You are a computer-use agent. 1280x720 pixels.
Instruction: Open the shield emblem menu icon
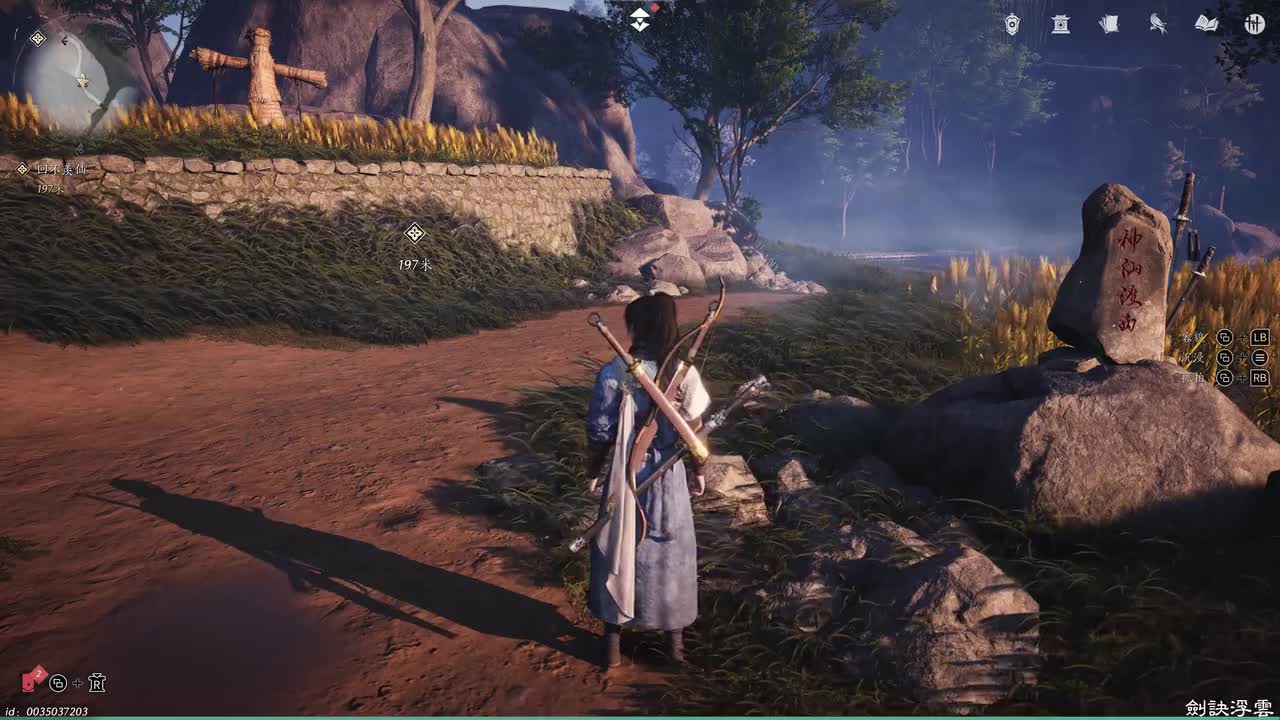1012,24
